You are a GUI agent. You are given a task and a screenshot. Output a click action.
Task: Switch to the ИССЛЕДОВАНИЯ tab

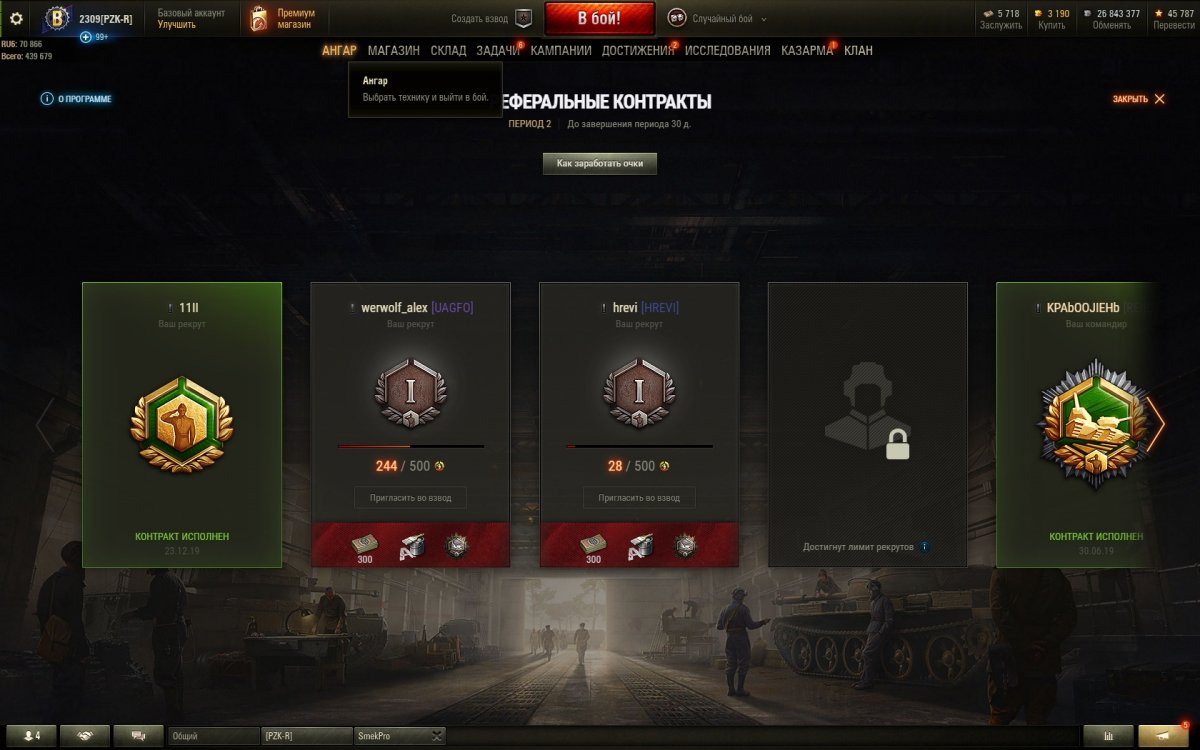(727, 50)
